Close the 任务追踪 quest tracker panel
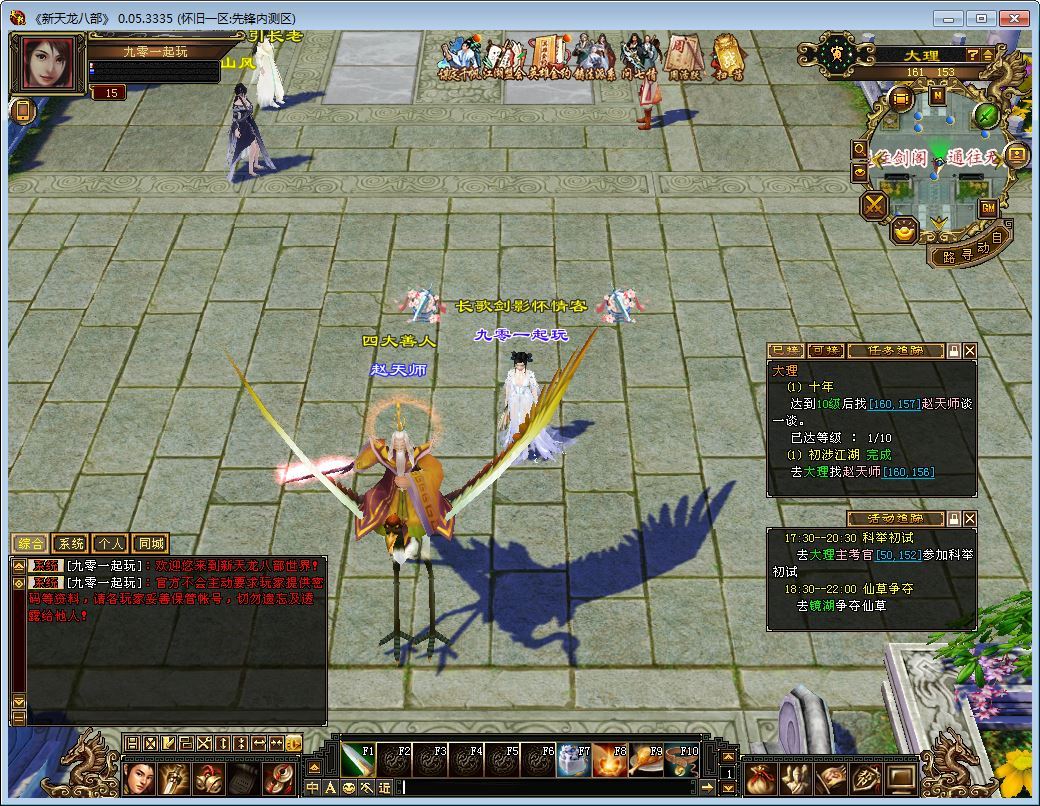Screen dimensions: 1040x806 [x=969, y=351]
